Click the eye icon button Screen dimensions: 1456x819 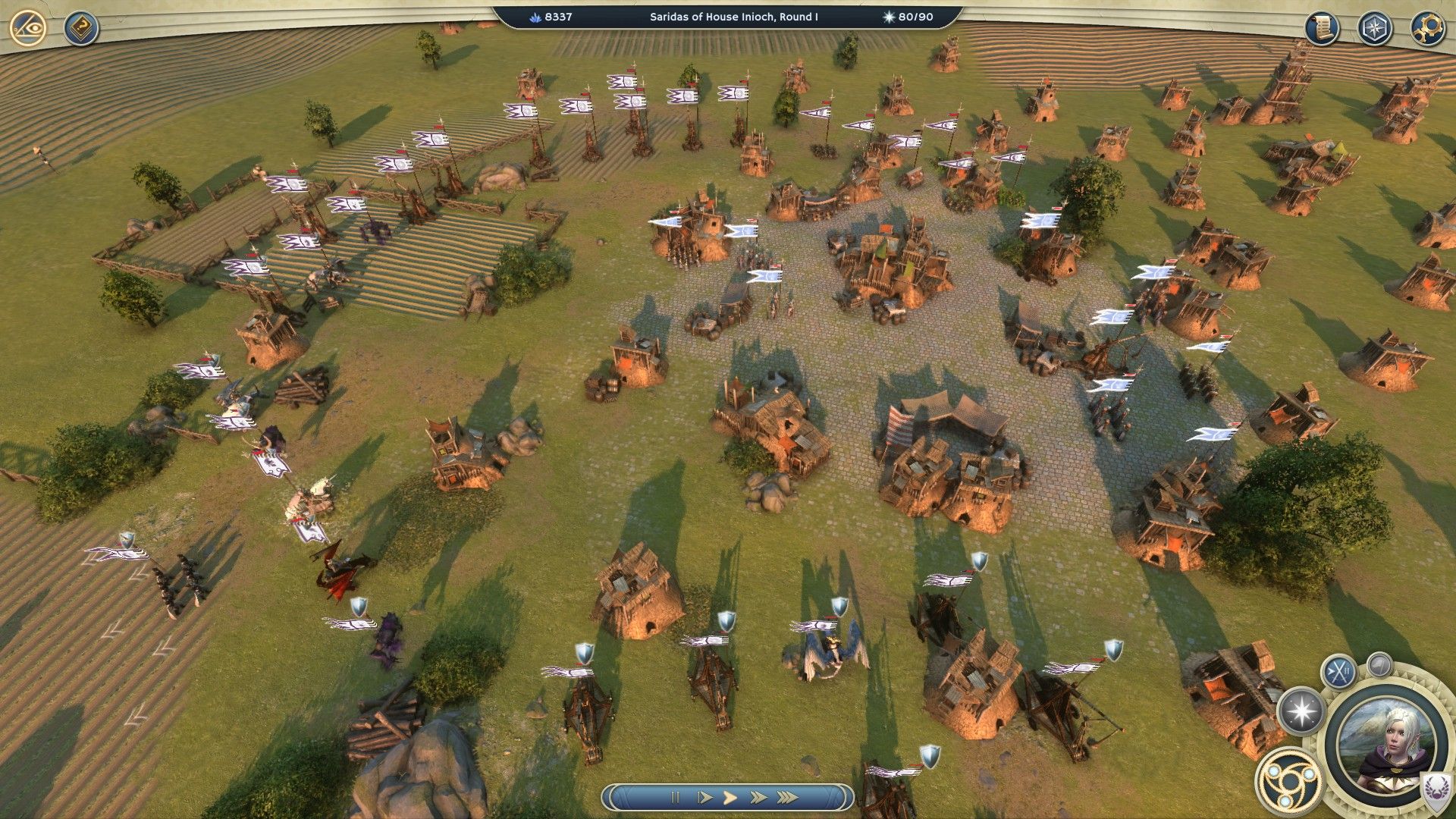click(28, 29)
